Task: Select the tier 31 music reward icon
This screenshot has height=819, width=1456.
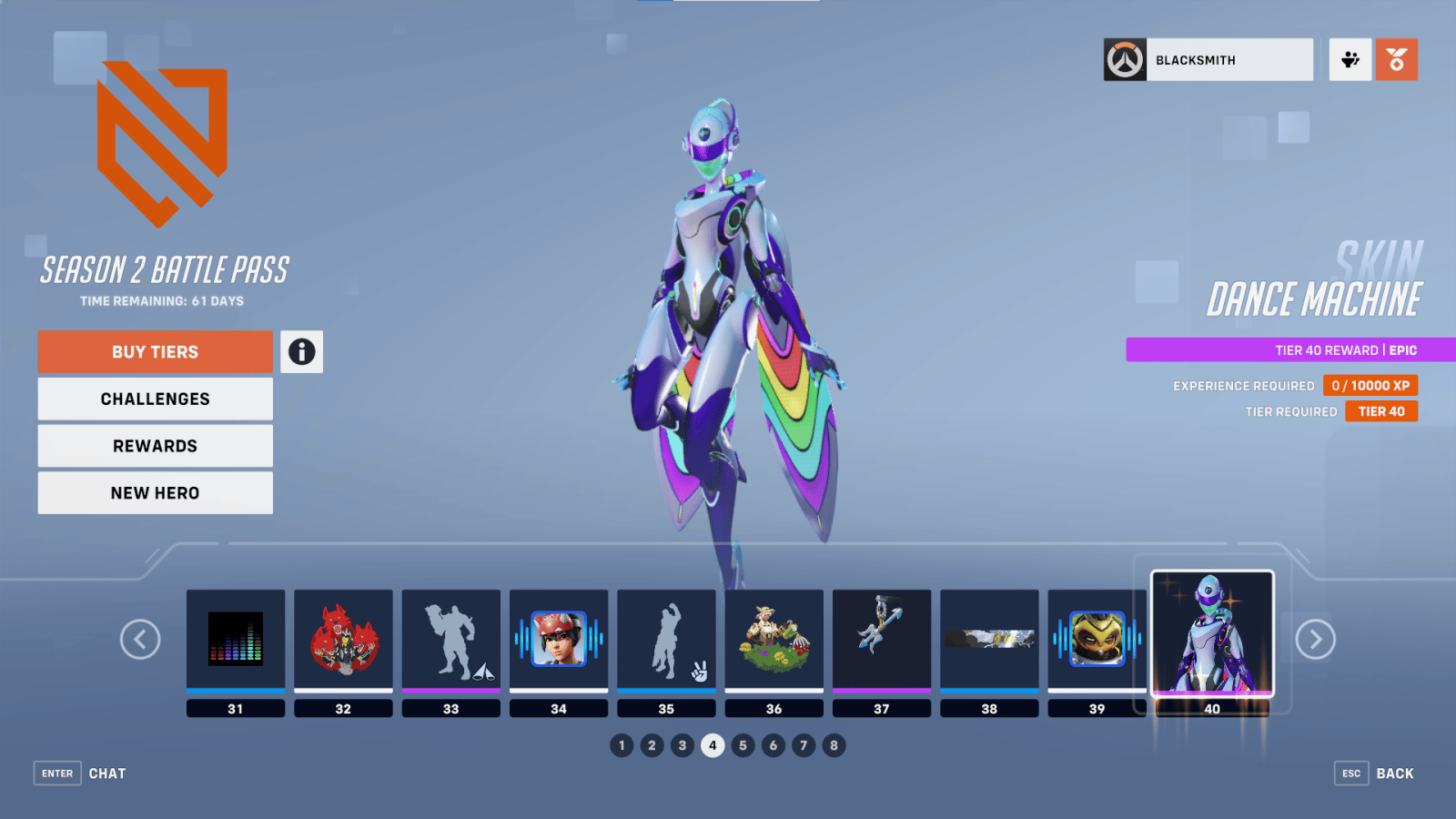Action: point(236,640)
